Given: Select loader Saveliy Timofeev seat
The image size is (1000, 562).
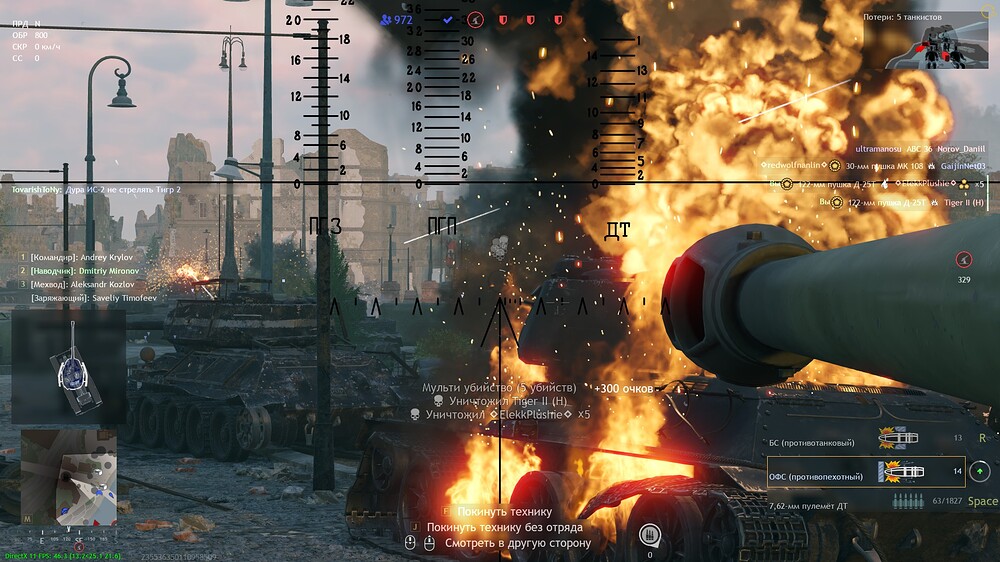Looking at the screenshot, I should click(x=74, y=297).
